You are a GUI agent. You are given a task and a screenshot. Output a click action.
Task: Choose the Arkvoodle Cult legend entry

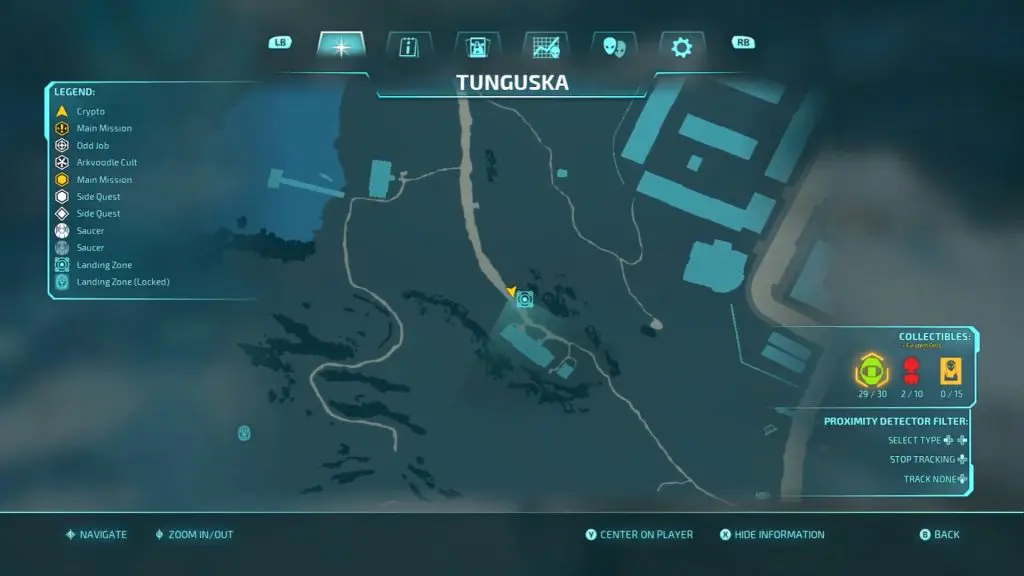(x=106, y=162)
